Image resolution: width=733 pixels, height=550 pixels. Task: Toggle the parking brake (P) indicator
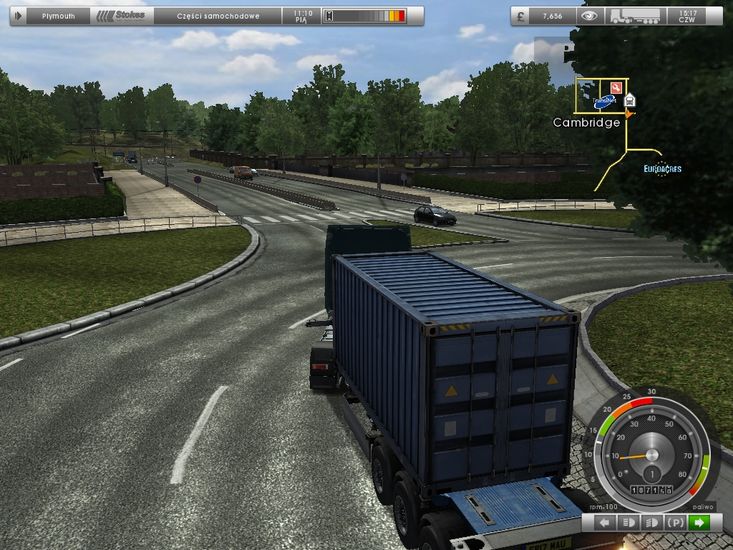pyautogui.click(x=675, y=523)
